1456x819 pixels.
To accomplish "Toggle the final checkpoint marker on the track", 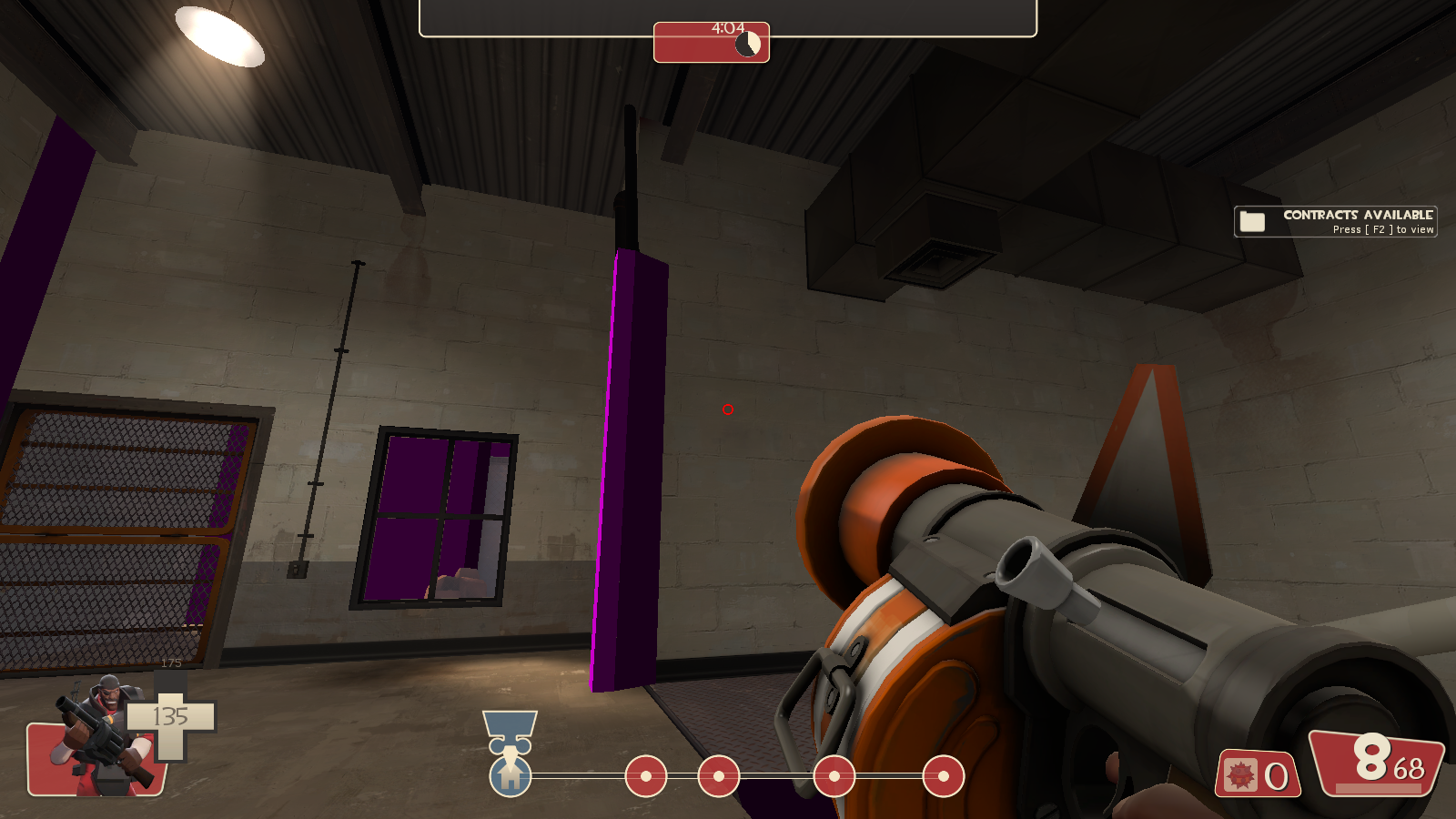I will [x=942, y=778].
